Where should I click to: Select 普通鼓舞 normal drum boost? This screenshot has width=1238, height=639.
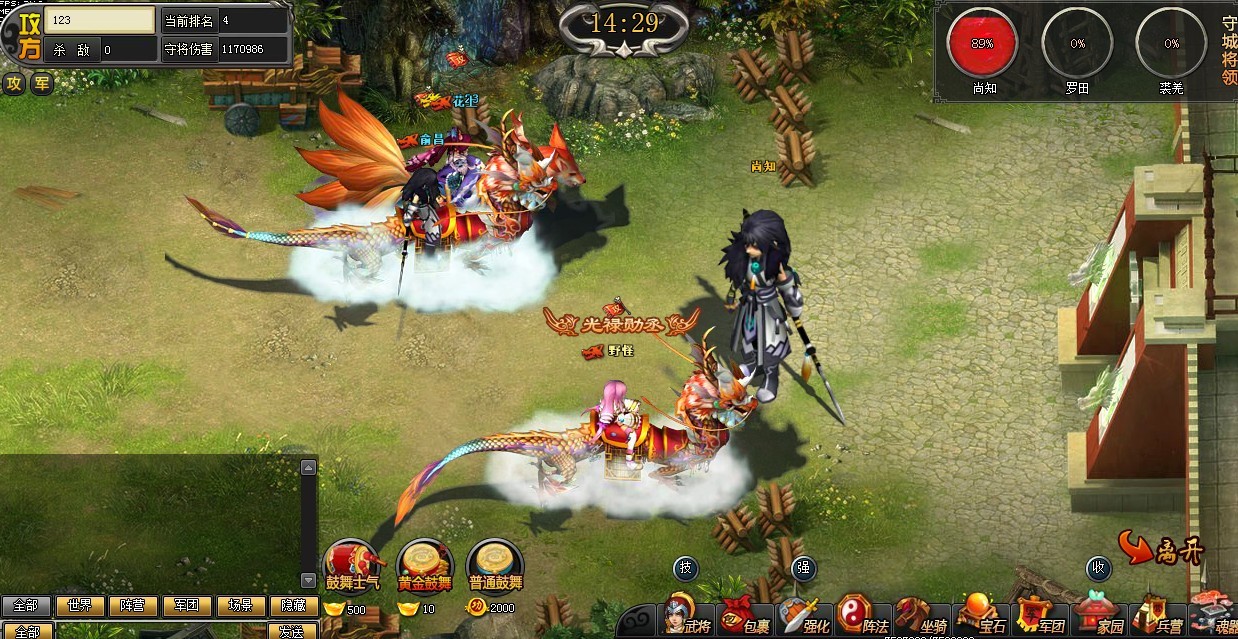[495, 565]
